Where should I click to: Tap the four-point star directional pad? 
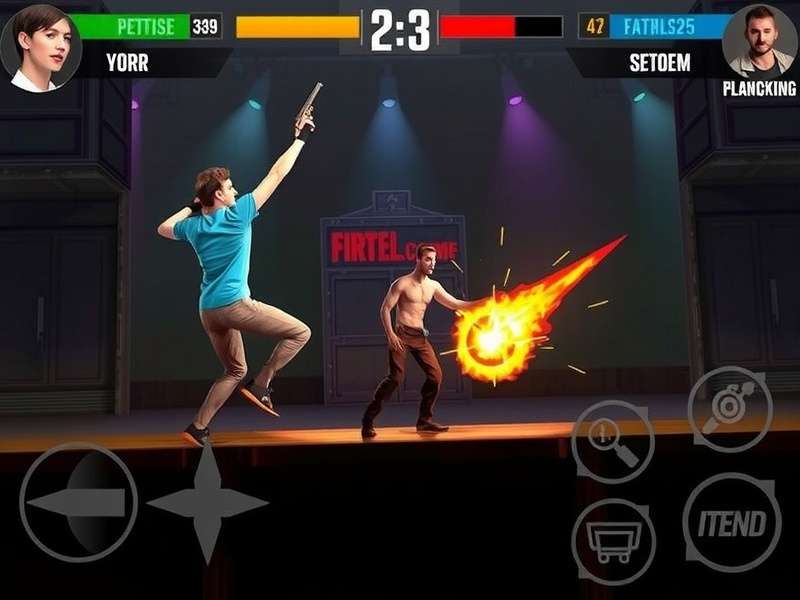[x=207, y=502]
